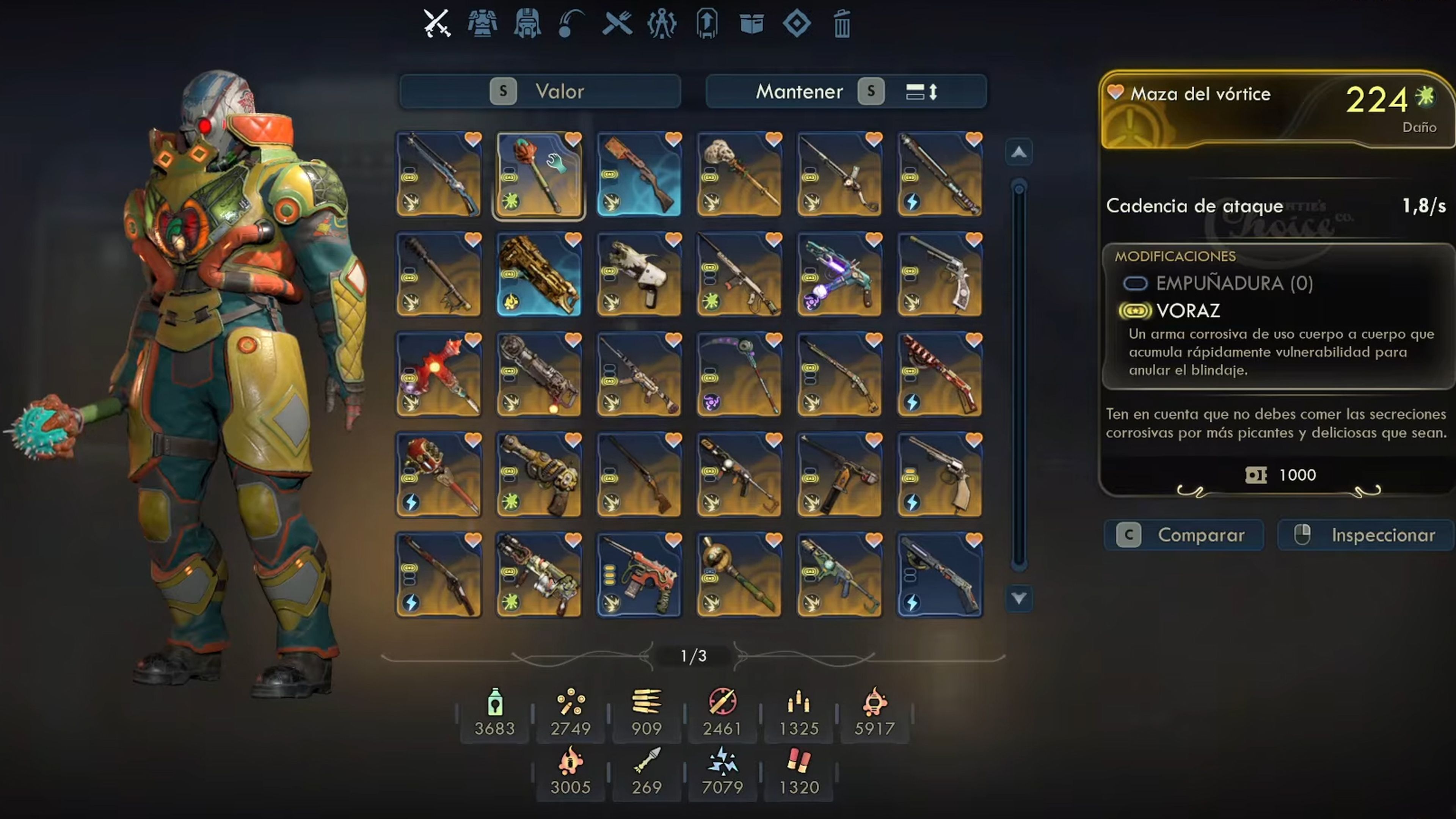Viewport: 1456px width, 819px height.
Task: Pick the white skull-shaped pistol slot
Action: [x=639, y=275]
